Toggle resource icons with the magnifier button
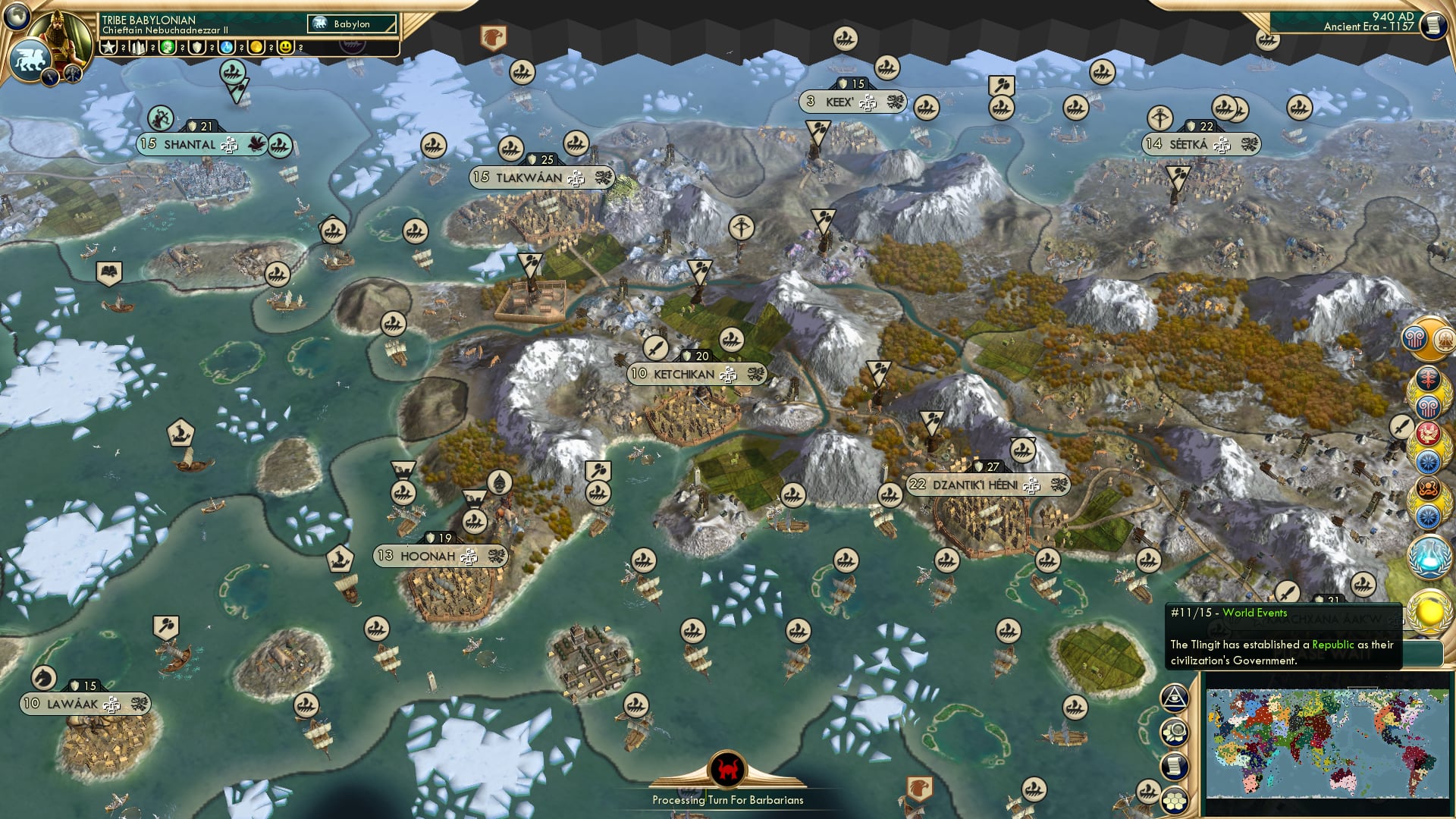The height and width of the screenshot is (819, 1456). [1175, 732]
